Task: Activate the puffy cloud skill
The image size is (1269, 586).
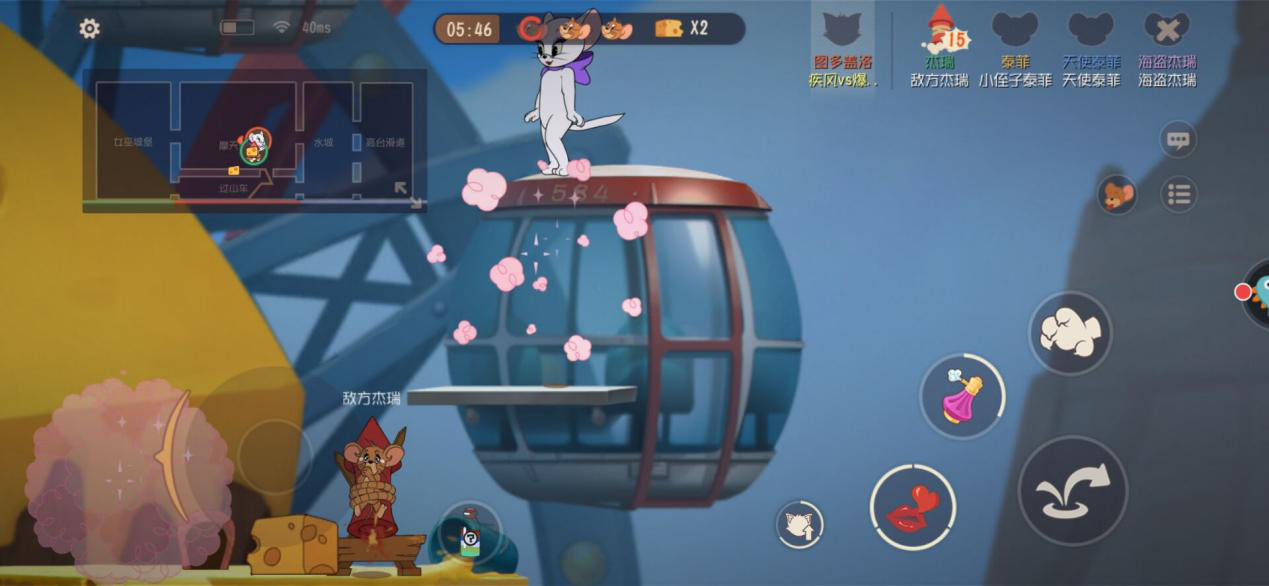Action: pos(1070,333)
